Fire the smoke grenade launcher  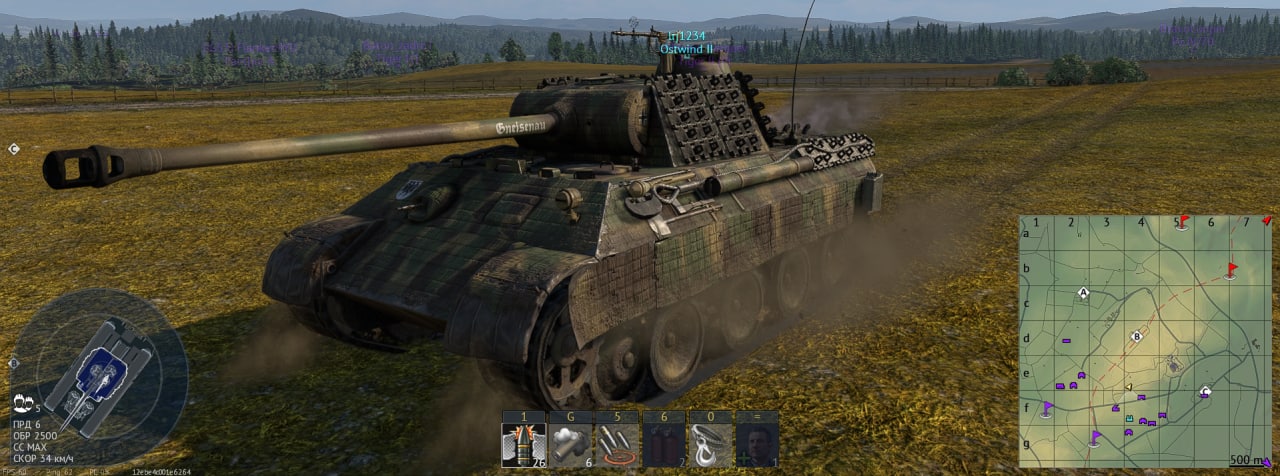570,445
